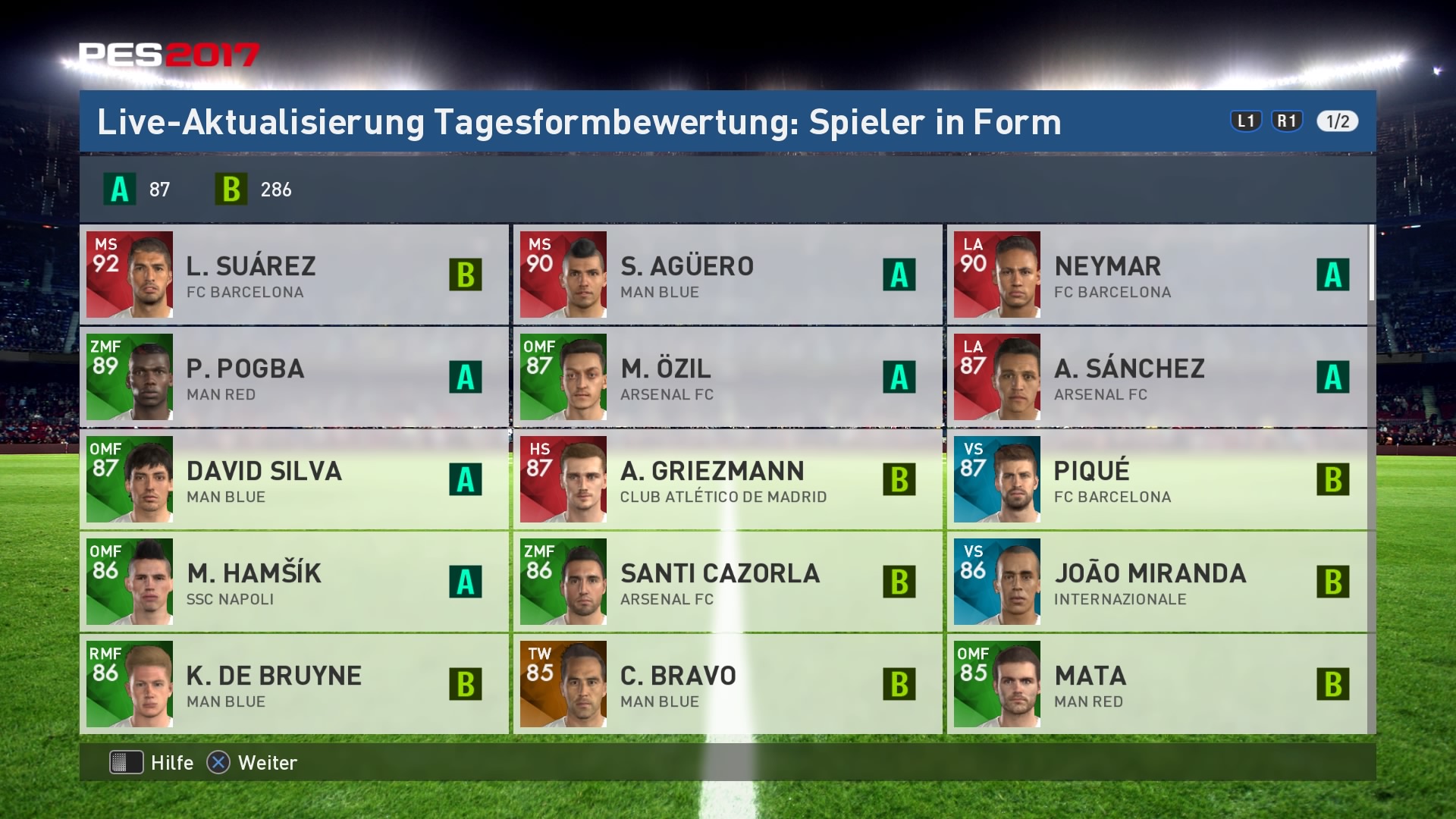Pick João Miranda of Internazionale
The width and height of the screenshot is (1456, 819).
click(1157, 582)
